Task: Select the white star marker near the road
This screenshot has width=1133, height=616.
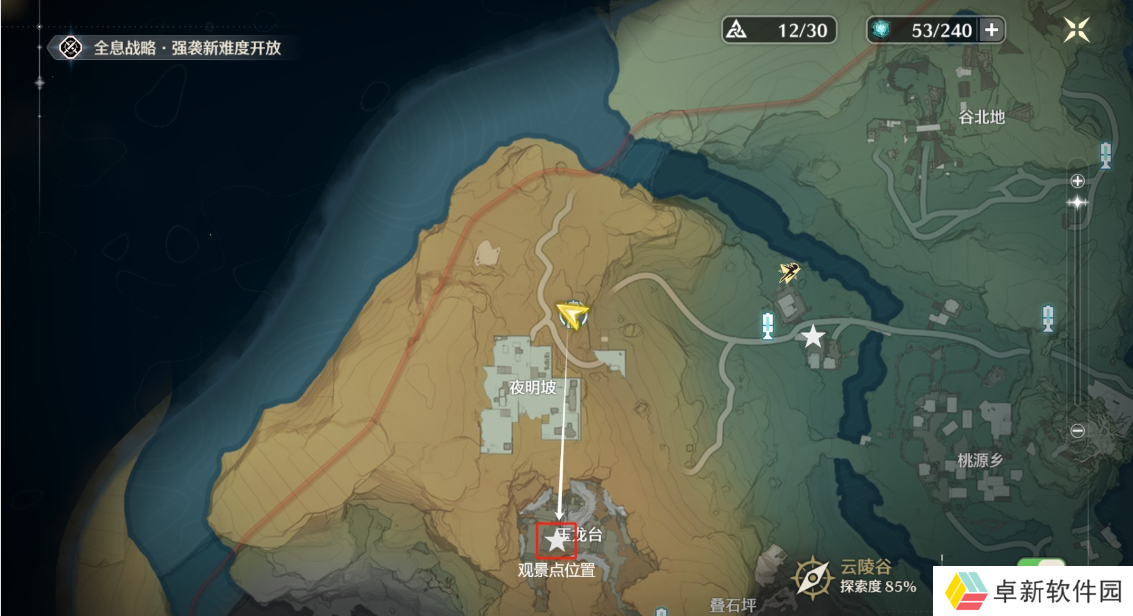Action: 813,337
